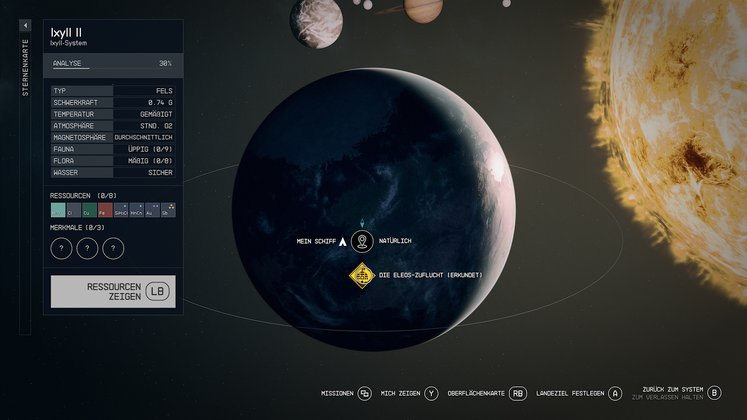The width and height of the screenshot is (747, 420).
Task: Select the red Fe iron resource tile
Action: pyautogui.click(x=105, y=211)
